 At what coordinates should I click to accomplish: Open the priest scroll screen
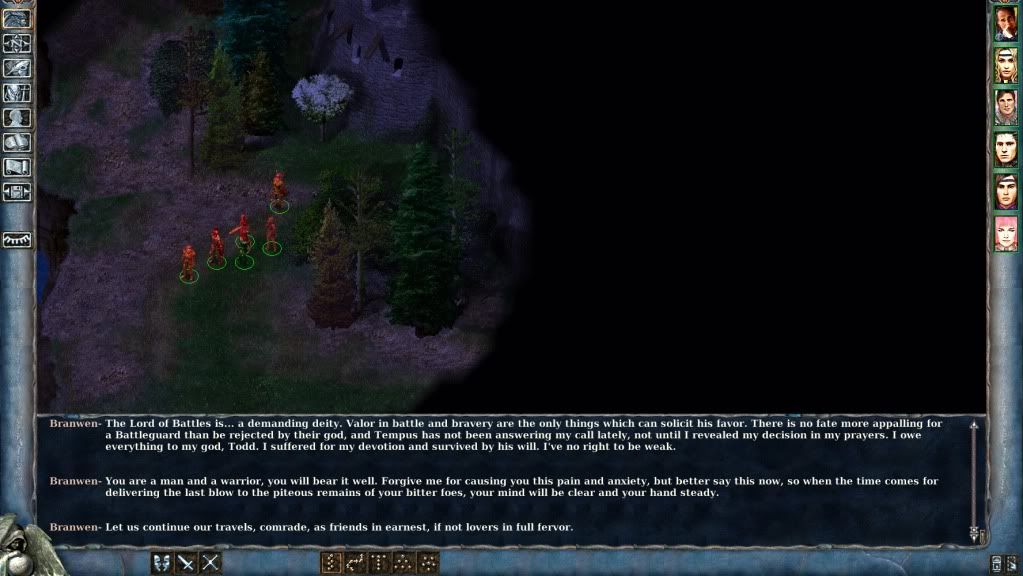17,167
